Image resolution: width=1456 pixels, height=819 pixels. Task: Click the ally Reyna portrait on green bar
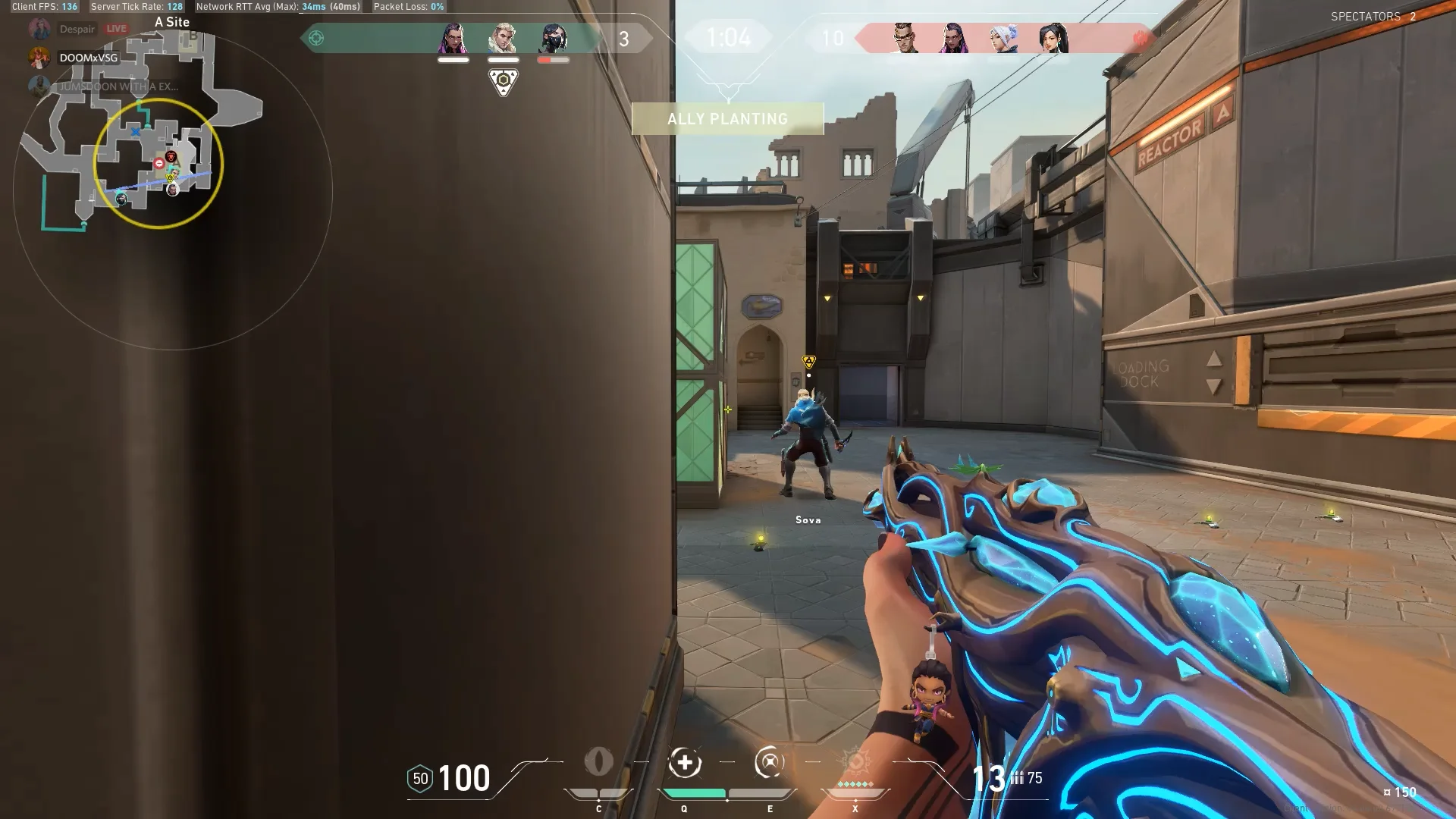[x=453, y=38]
